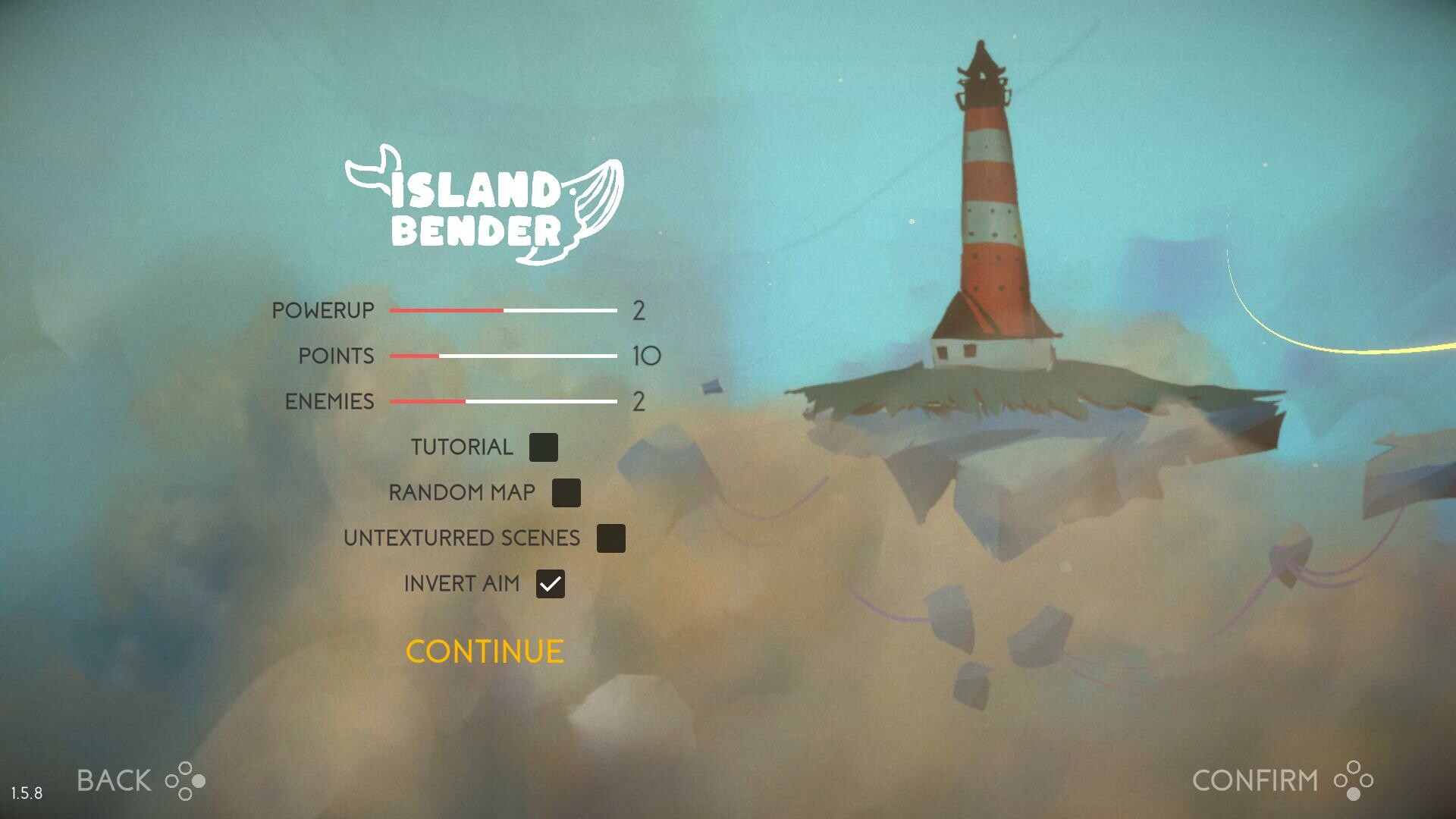The image size is (1456, 819).
Task: Enable UNTEXTURRED SCENES
Action: pyautogui.click(x=611, y=538)
